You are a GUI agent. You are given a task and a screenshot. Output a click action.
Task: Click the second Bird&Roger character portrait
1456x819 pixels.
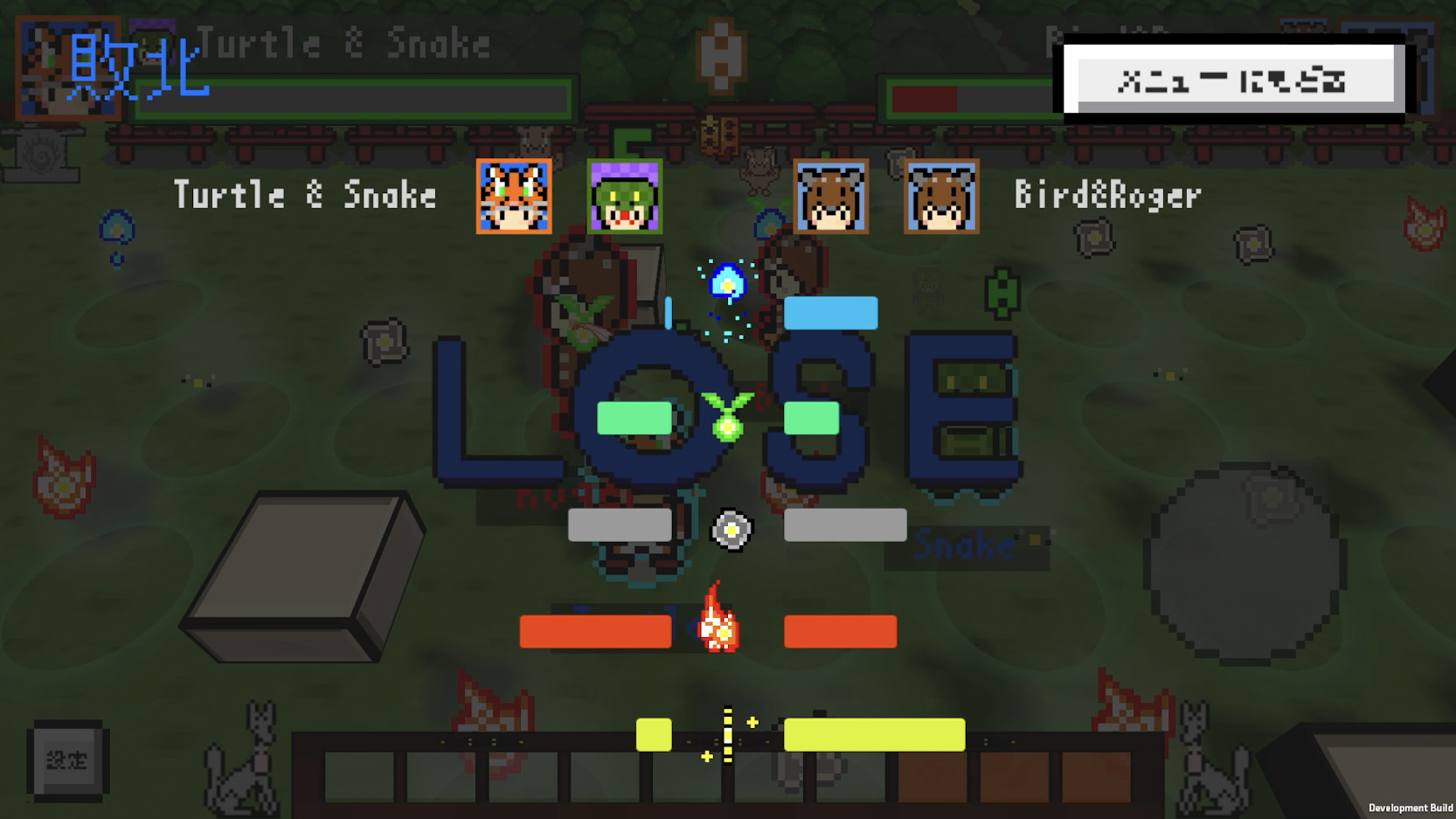(x=941, y=197)
